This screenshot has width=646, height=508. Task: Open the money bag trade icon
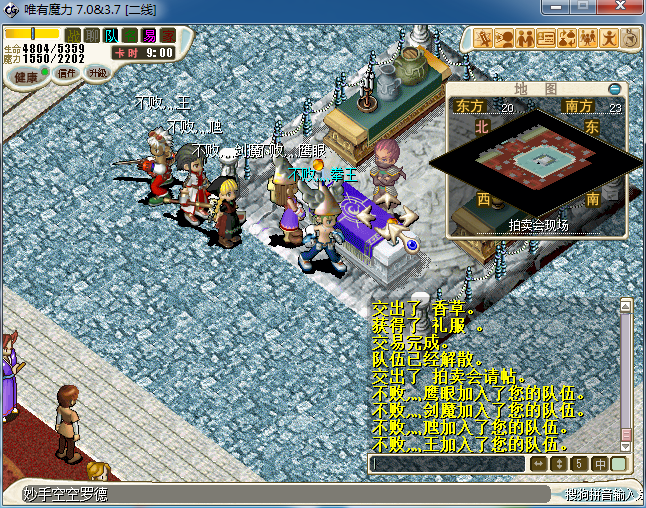(567, 39)
